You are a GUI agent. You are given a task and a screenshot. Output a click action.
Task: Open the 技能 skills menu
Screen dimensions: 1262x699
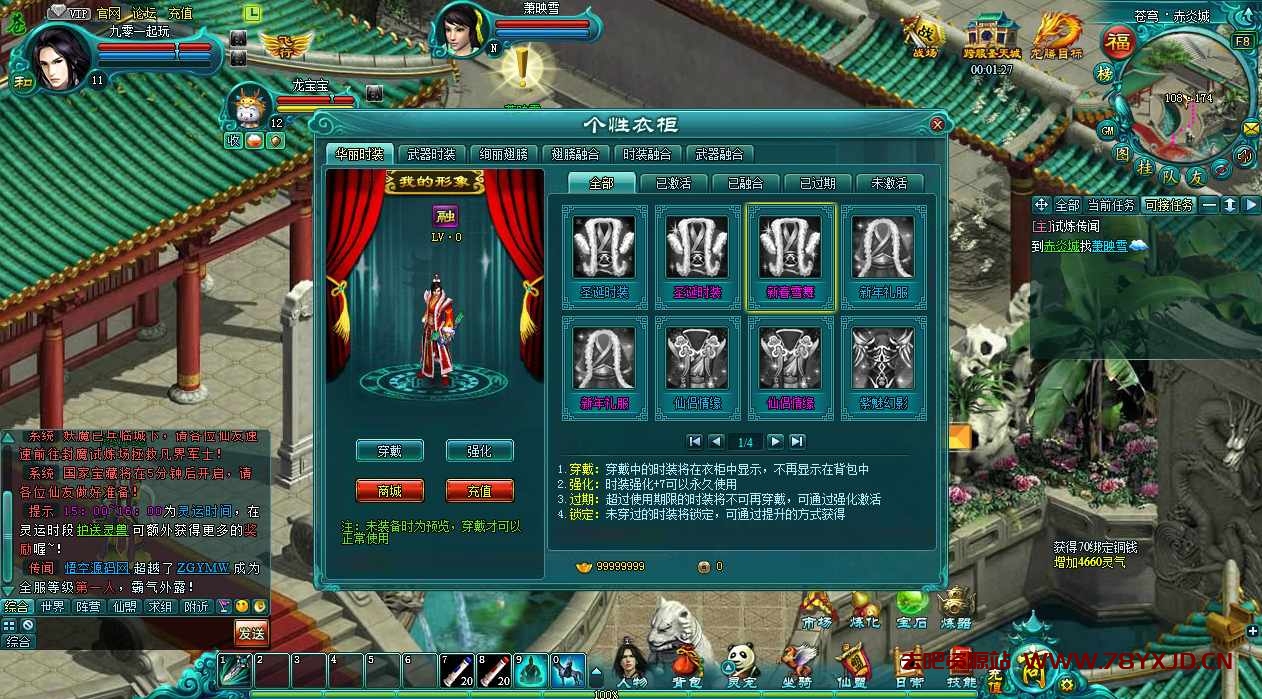coord(960,666)
